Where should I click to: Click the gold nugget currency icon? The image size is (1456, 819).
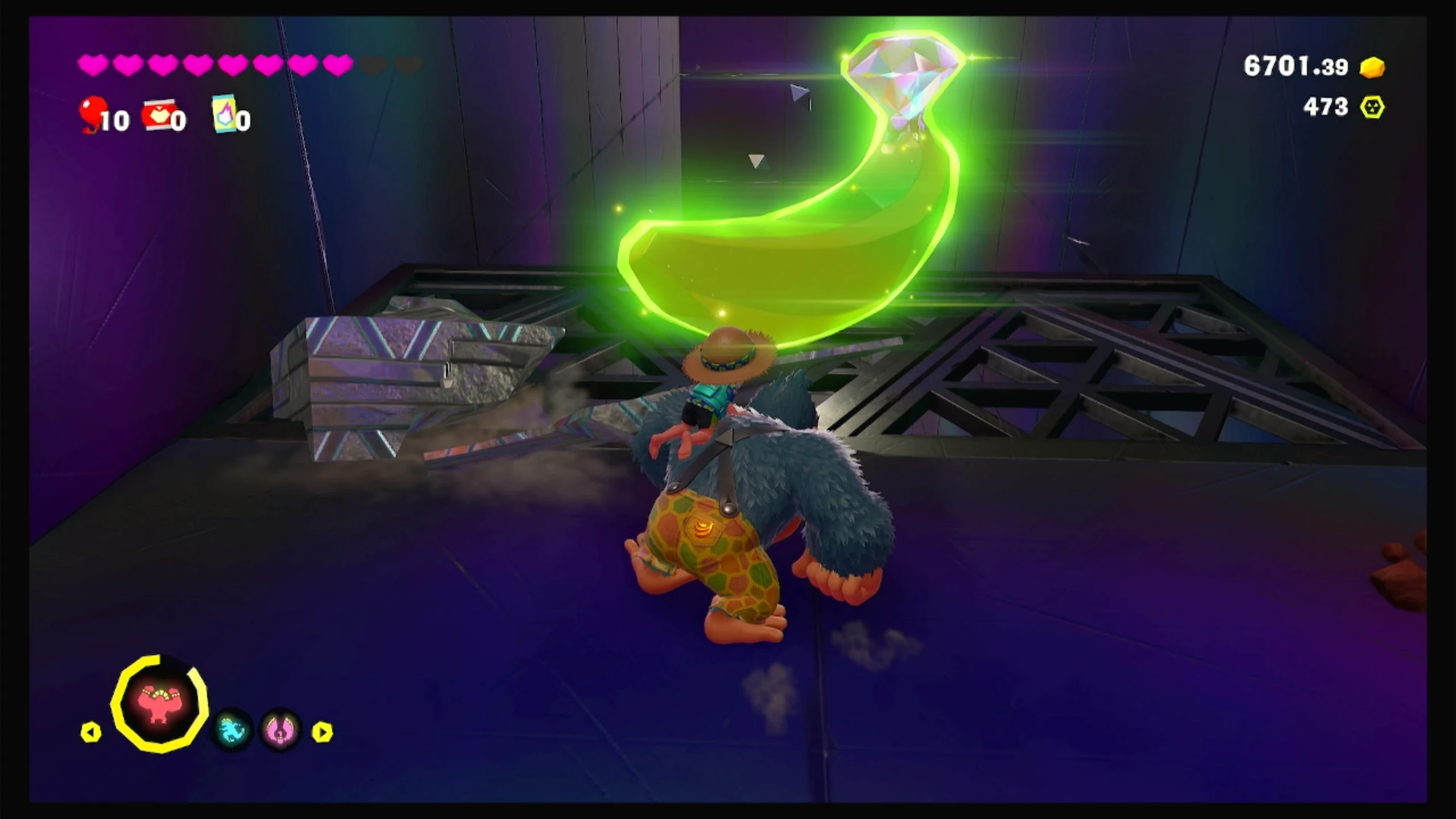tap(1372, 68)
